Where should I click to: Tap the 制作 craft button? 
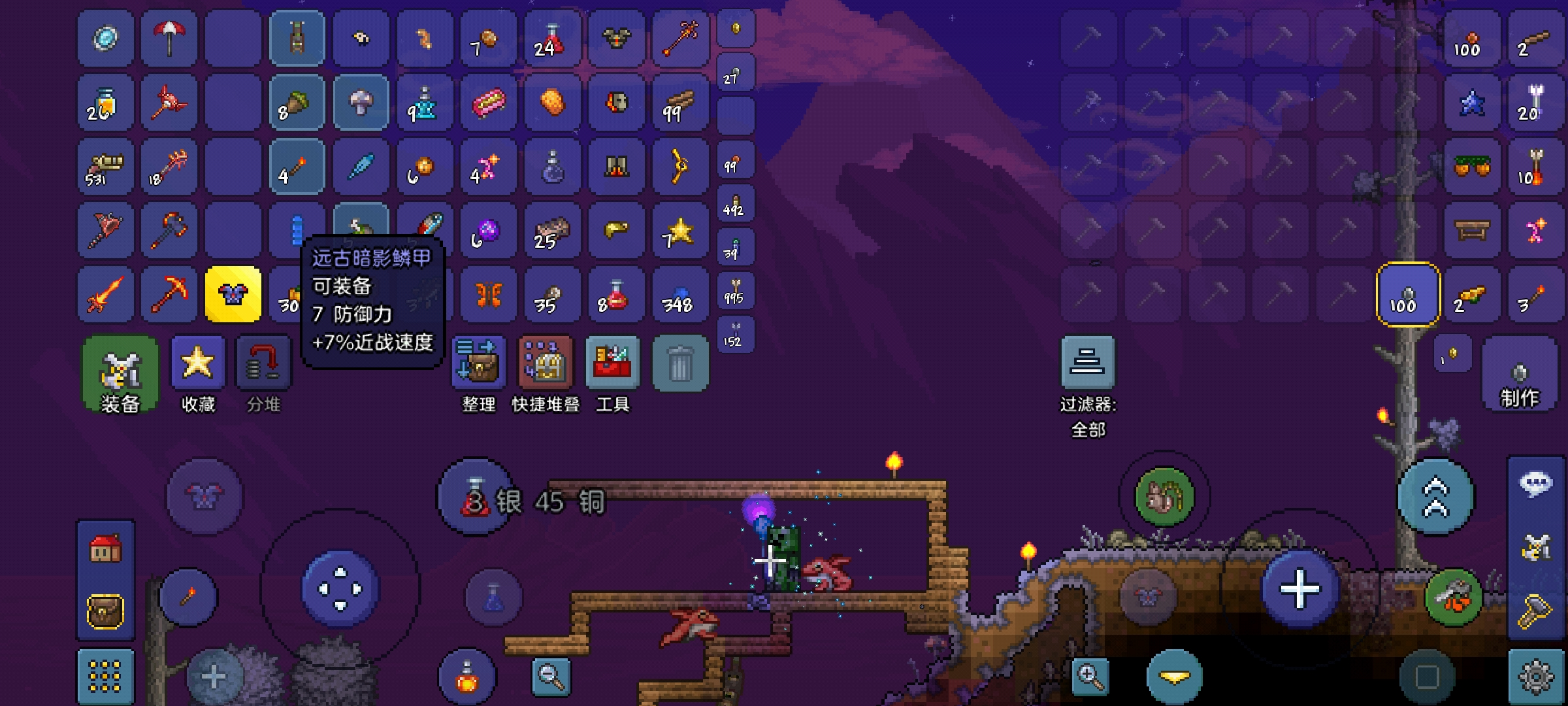pyautogui.click(x=1519, y=375)
